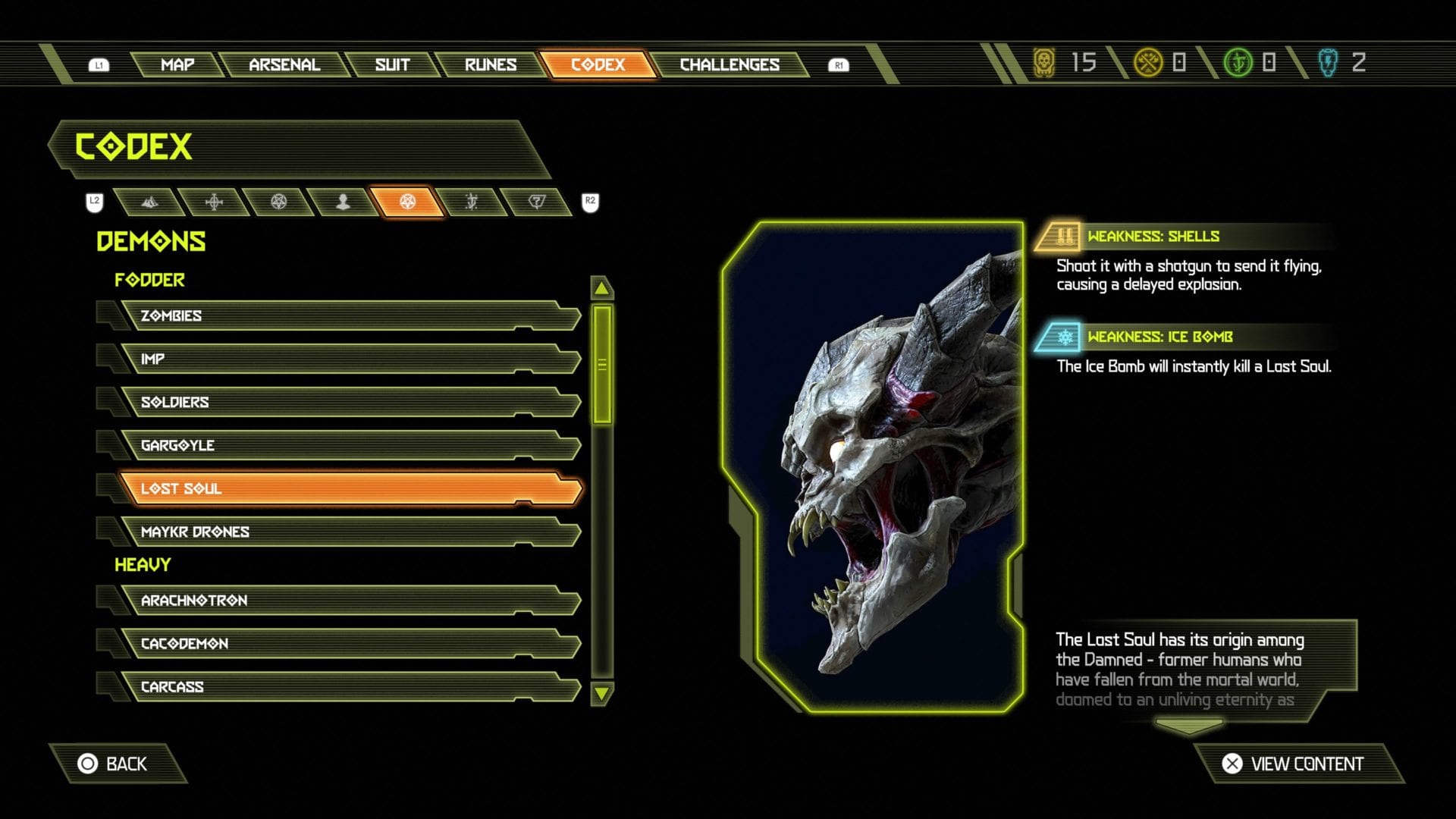
Task: Select the Gargoyle entry
Action: 349,445
